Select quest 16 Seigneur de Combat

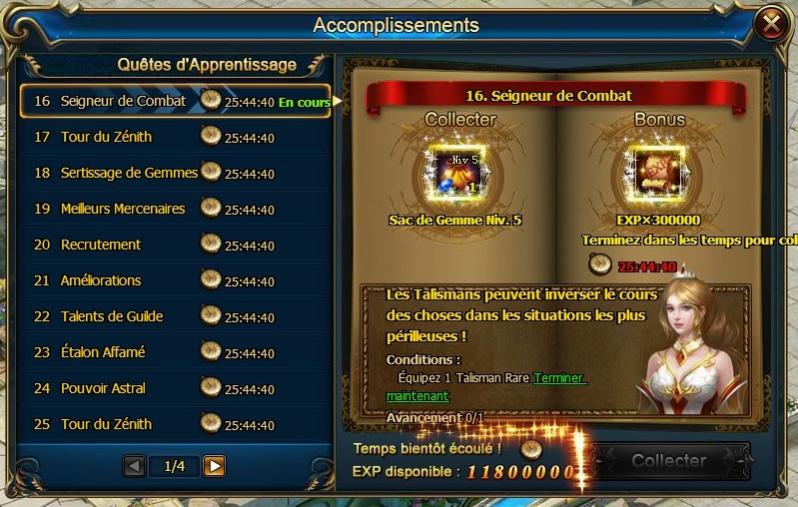123,101
